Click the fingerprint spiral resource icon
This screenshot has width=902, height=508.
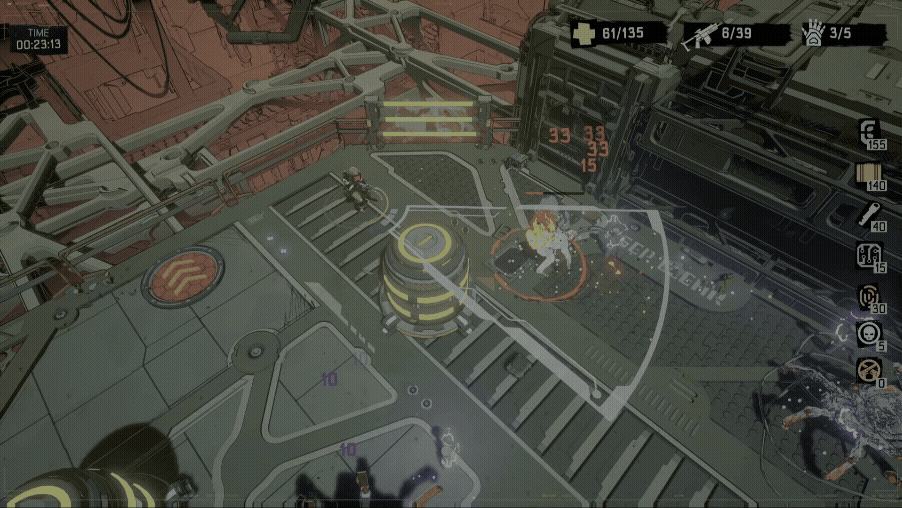click(x=868, y=296)
